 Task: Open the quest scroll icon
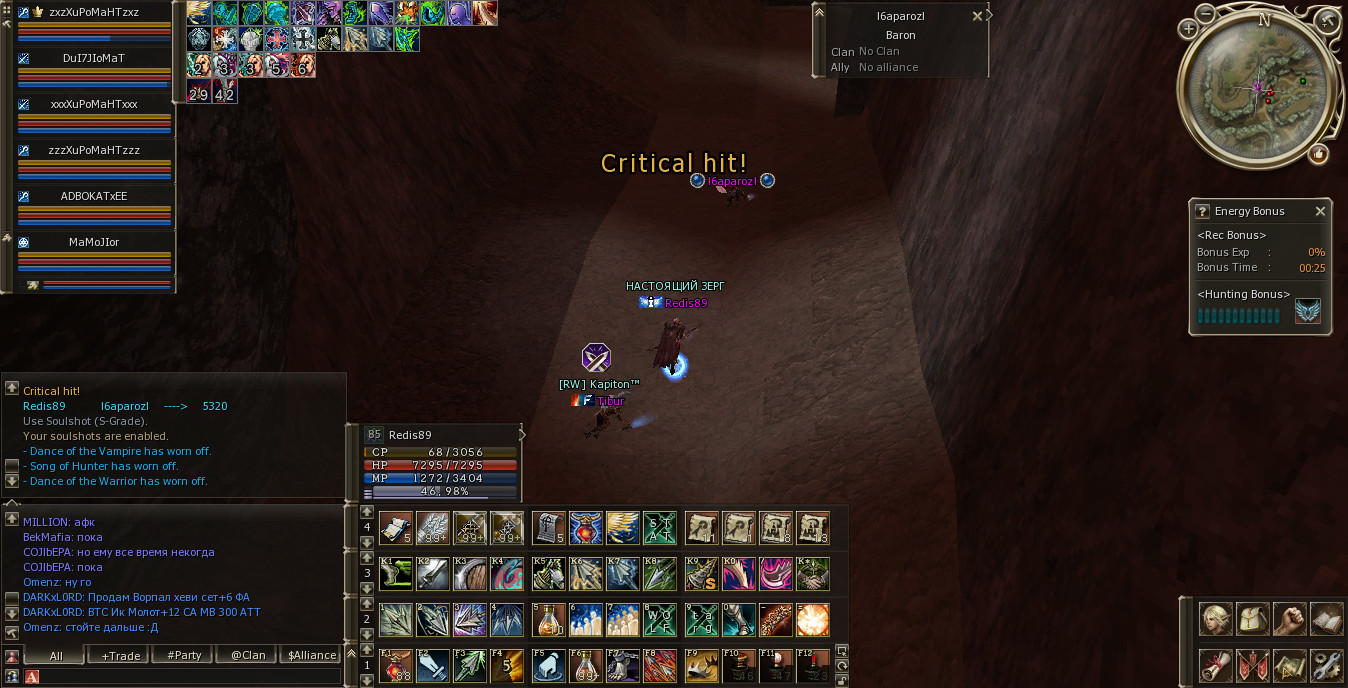click(1215, 665)
